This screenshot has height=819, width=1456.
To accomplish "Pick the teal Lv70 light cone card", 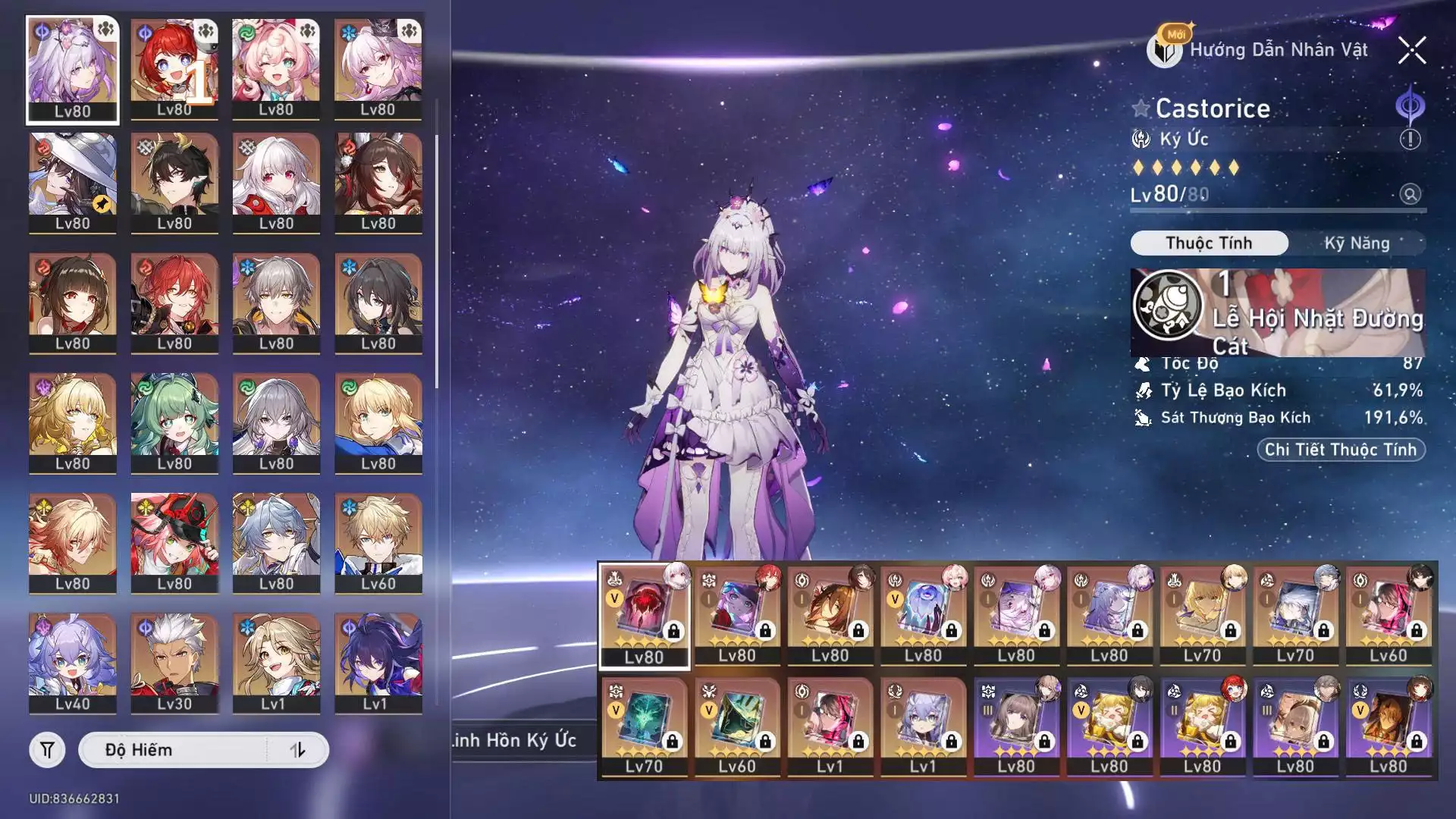I will pyautogui.click(x=645, y=726).
